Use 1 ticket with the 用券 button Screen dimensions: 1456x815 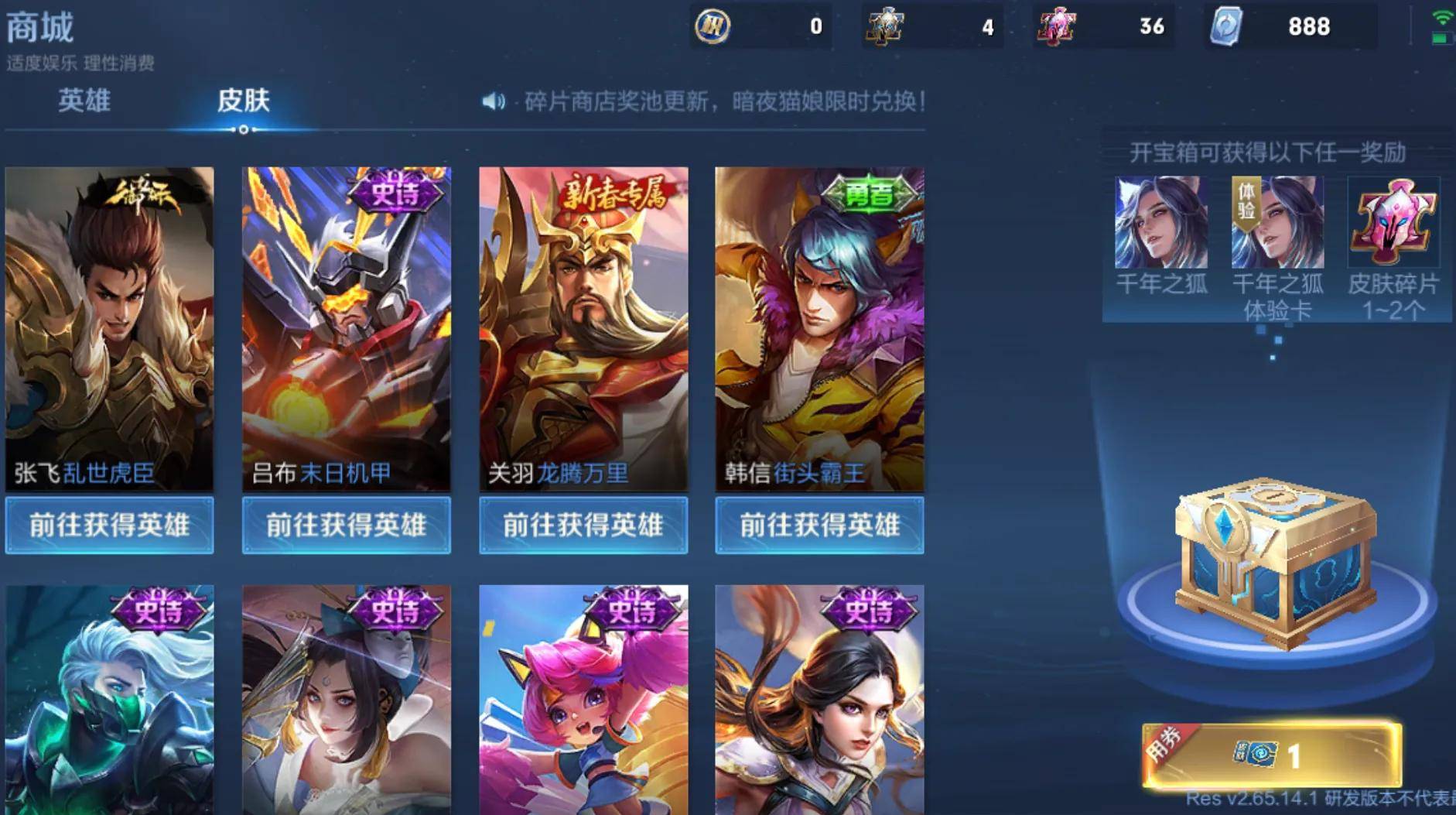1272,754
